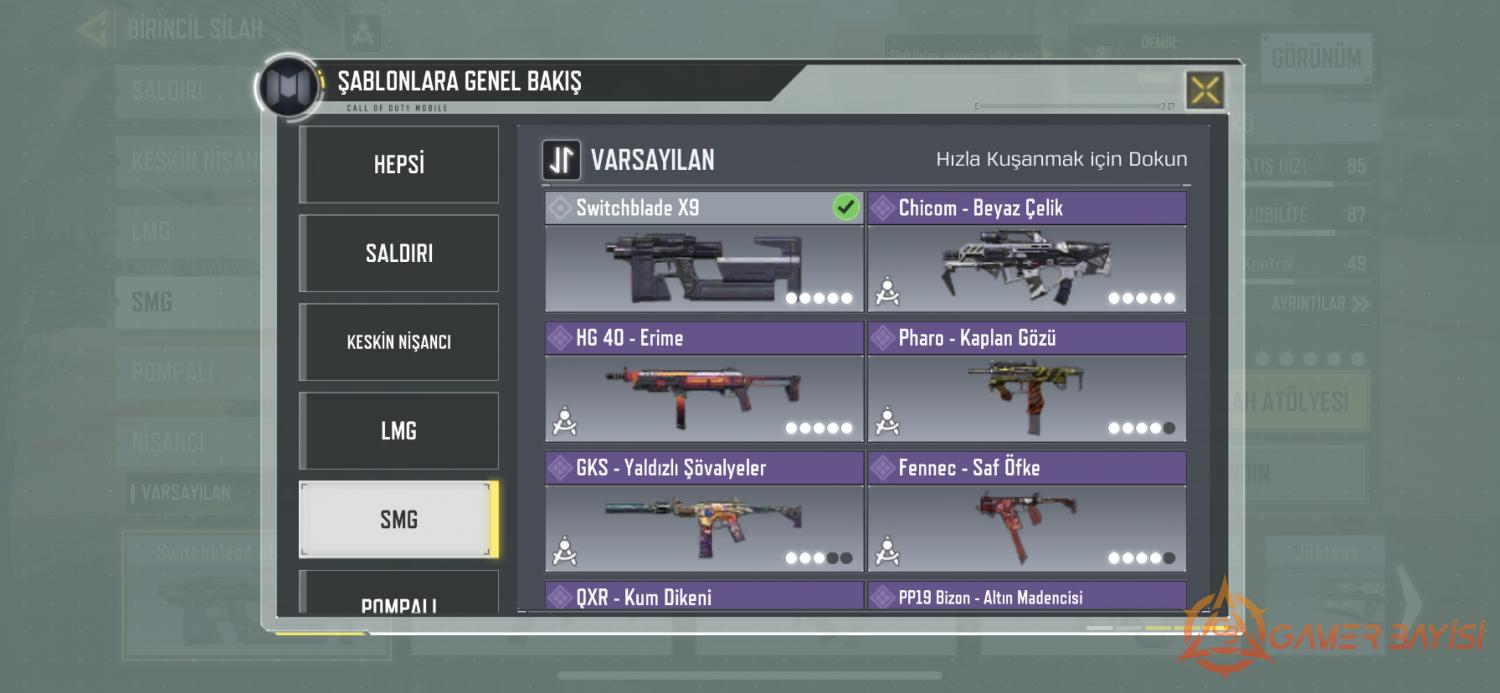This screenshot has height=693, width=1500.
Task: Toggle the VARSAYILAN sort order icon
Action: 562,160
